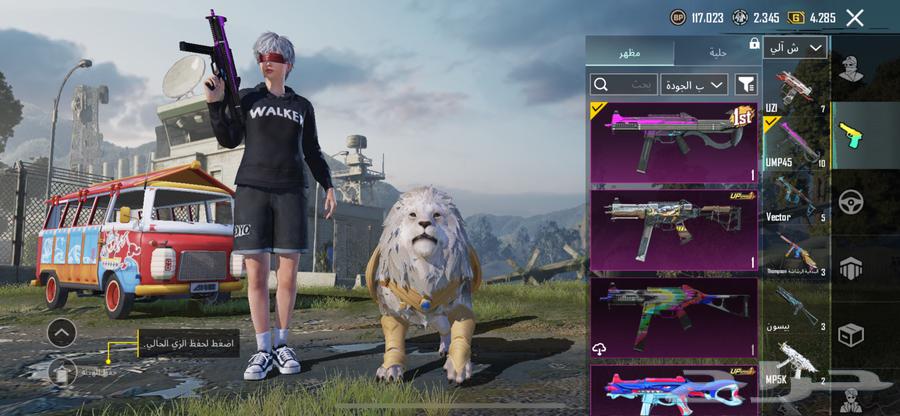Click the up-arrow expand button

pyautogui.click(x=61, y=332)
